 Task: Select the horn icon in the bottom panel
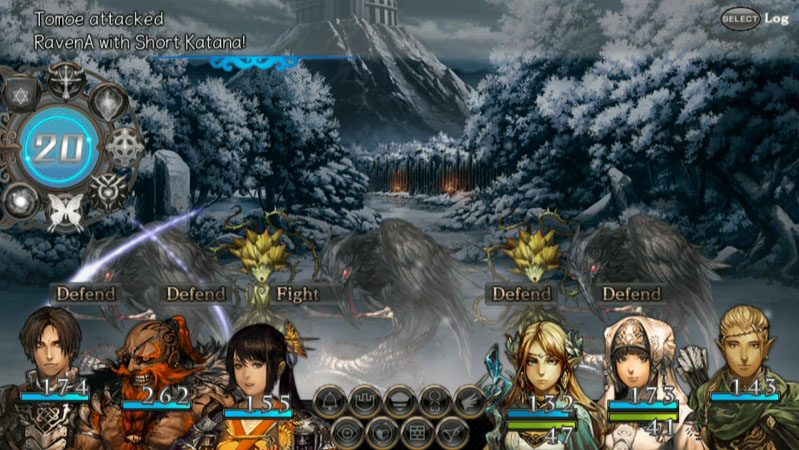coord(451,433)
